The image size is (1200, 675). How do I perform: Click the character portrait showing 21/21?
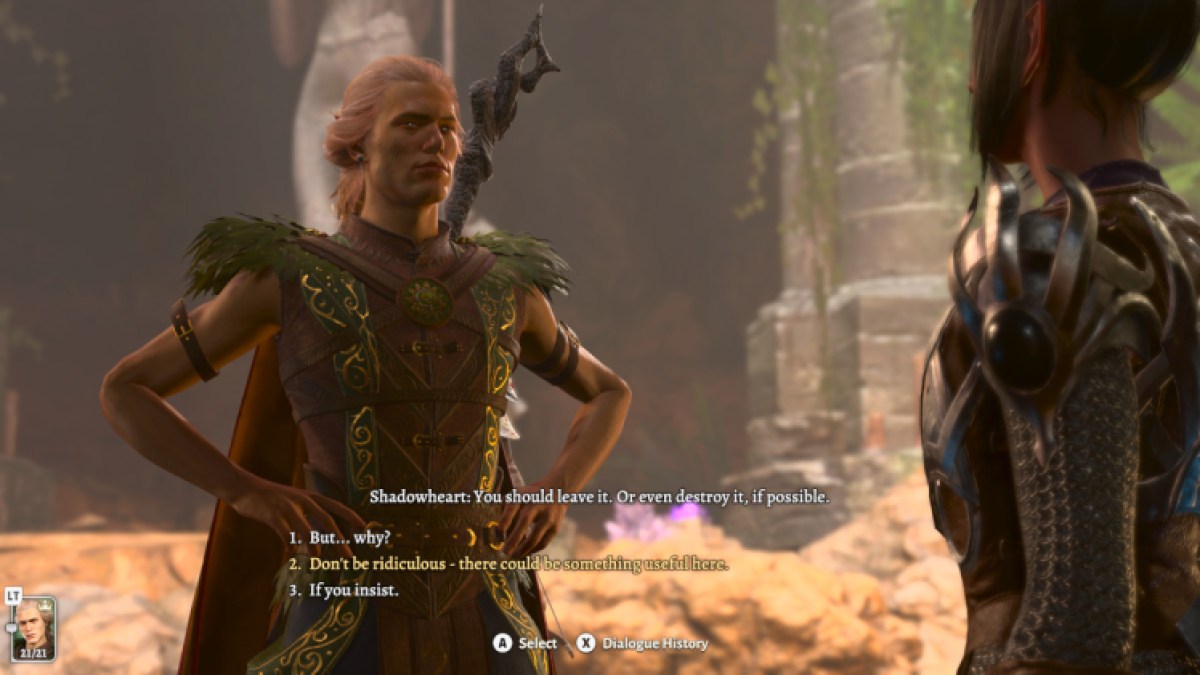[35, 627]
